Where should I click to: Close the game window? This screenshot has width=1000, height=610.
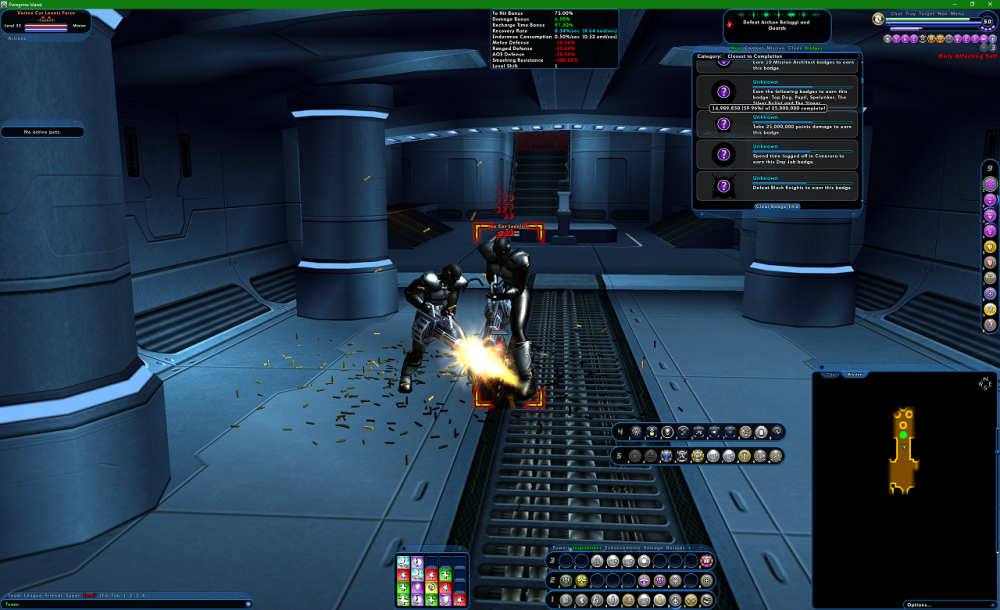click(x=989, y=4)
